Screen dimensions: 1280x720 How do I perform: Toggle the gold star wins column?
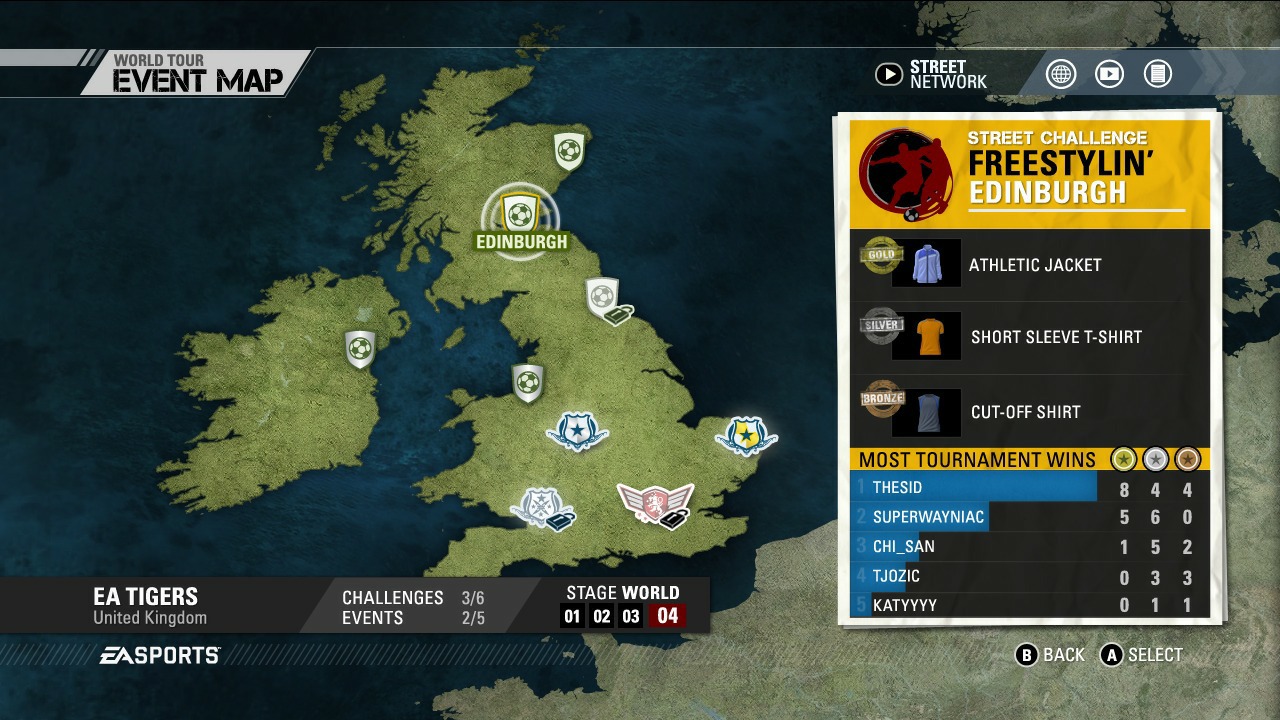click(1124, 459)
